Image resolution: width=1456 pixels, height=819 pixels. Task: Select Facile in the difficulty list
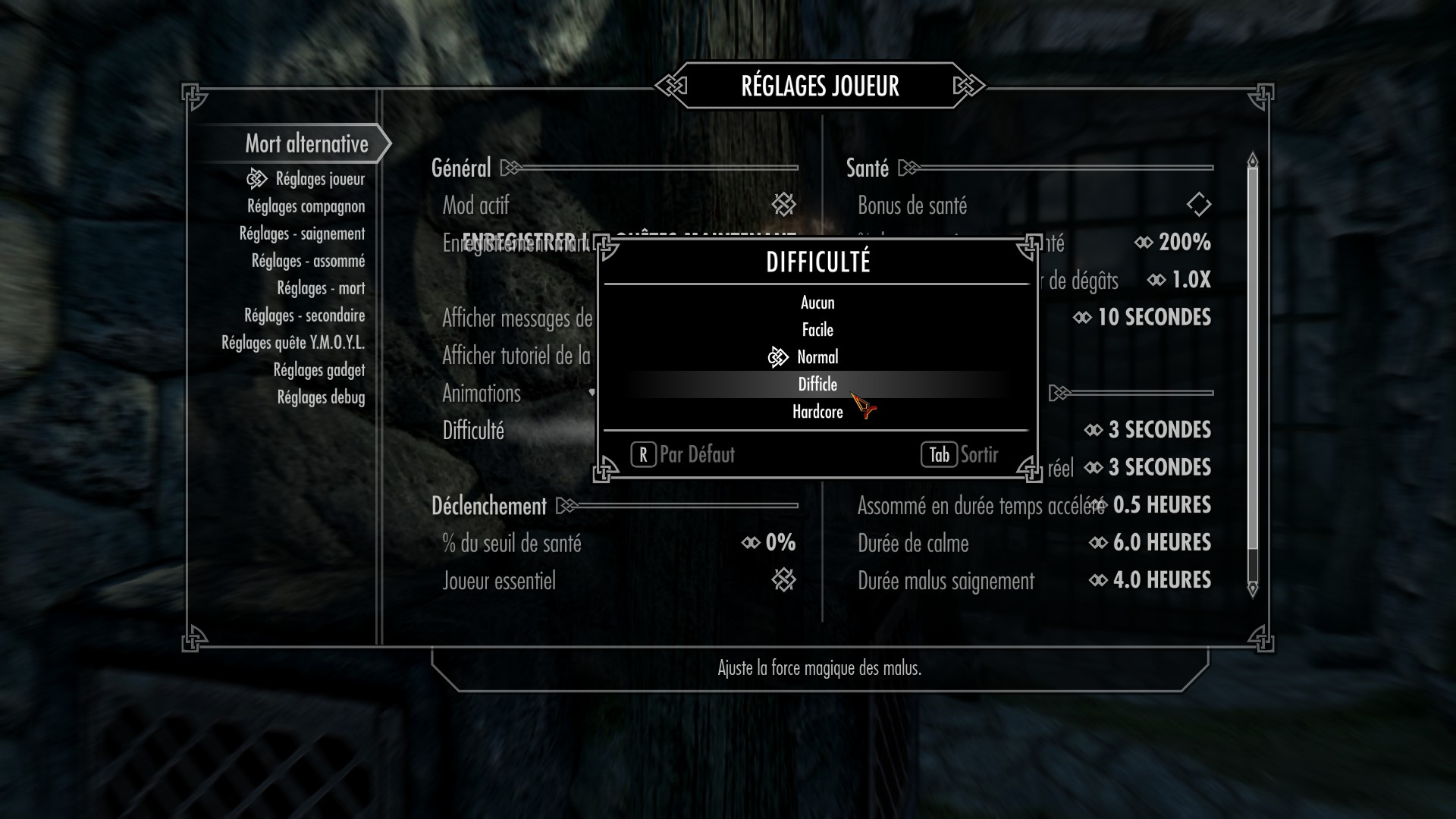click(817, 330)
